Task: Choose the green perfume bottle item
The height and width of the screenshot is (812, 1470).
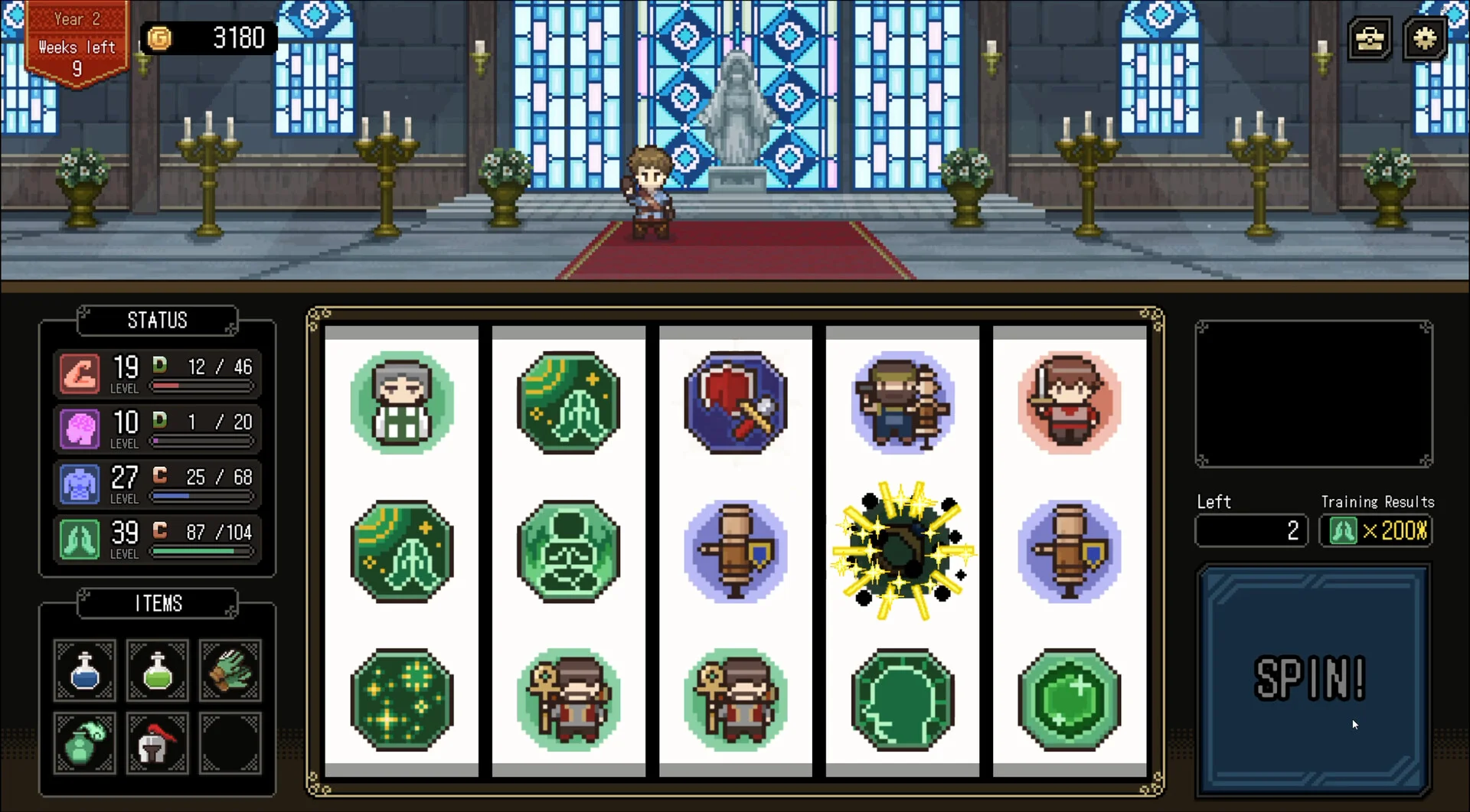Action: (x=85, y=742)
